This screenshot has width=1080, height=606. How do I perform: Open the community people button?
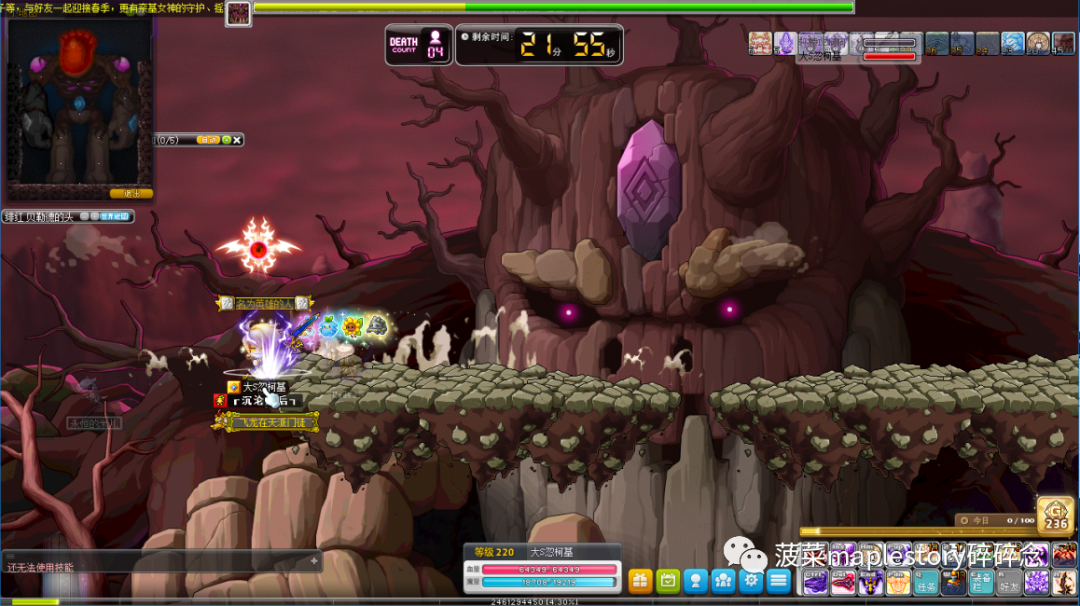click(x=724, y=580)
